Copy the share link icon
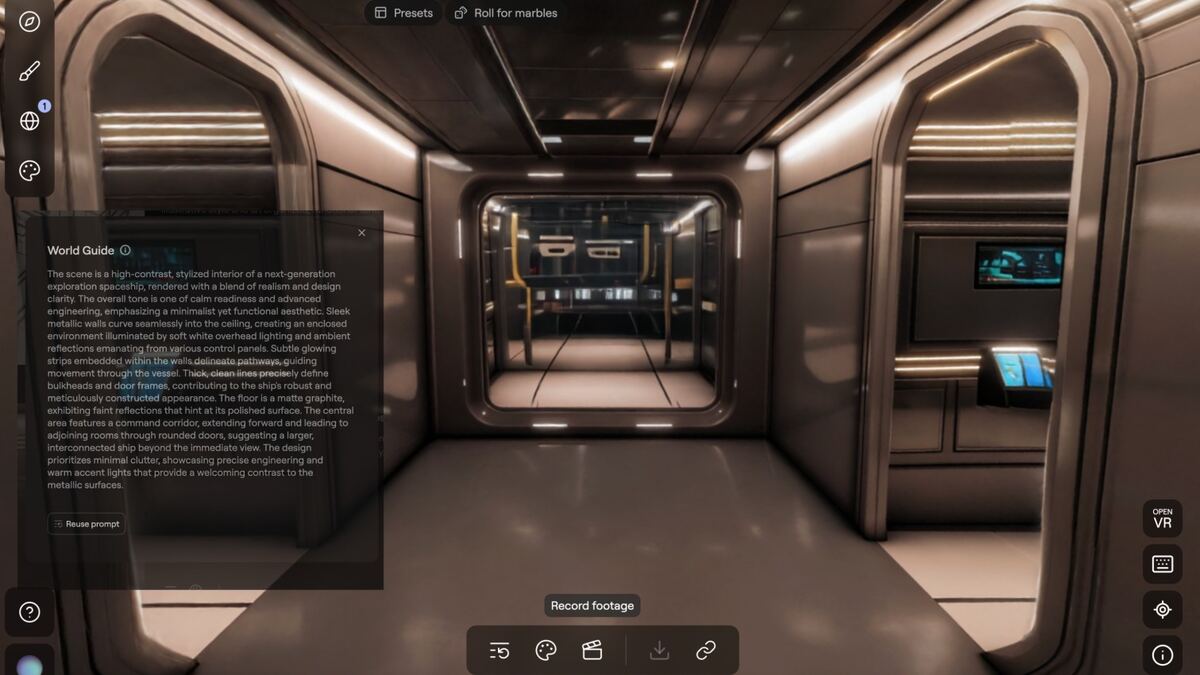Image resolution: width=1200 pixels, height=675 pixels. (x=706, y=651)
